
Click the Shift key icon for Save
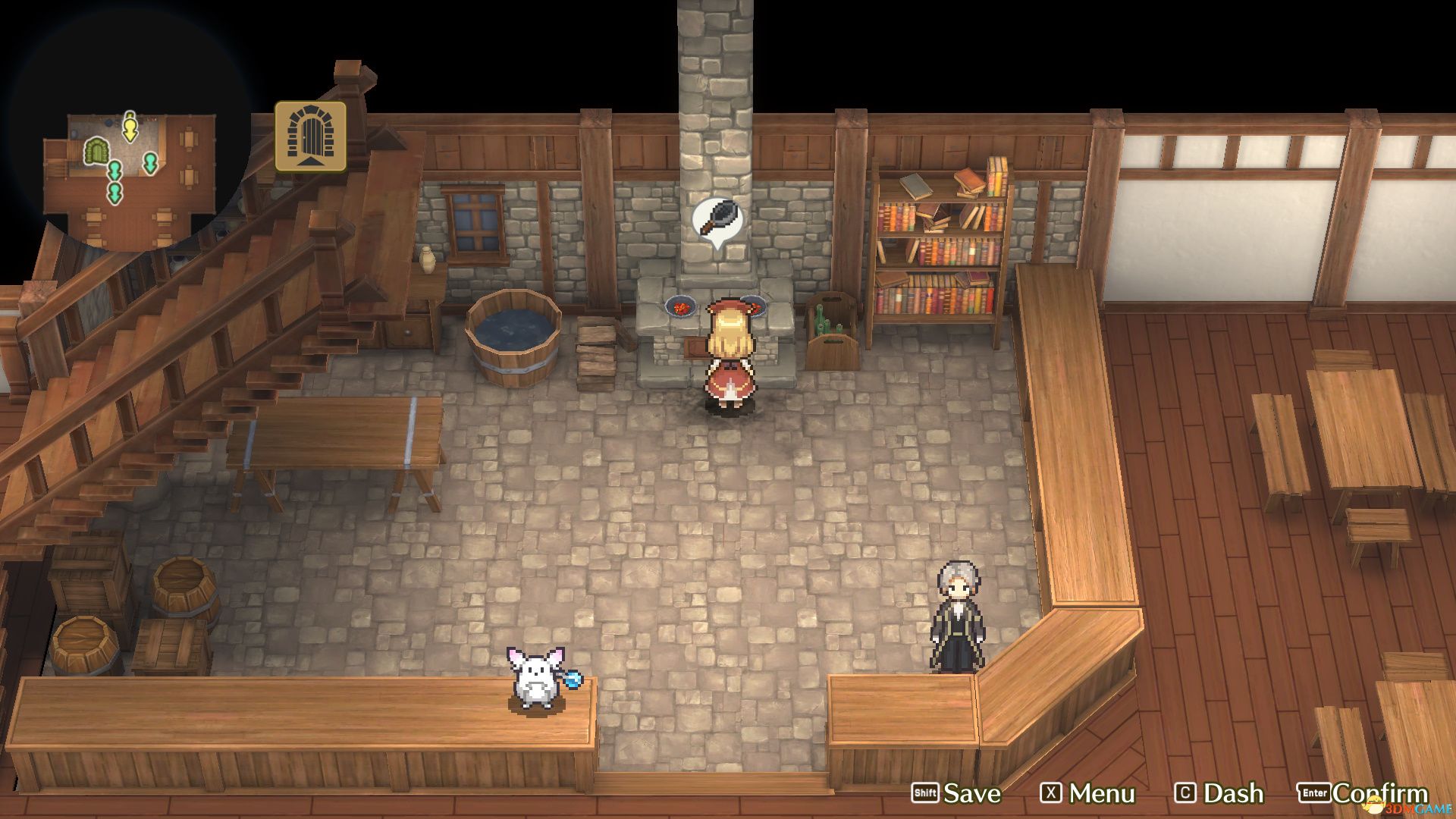(x=925, y=793)
